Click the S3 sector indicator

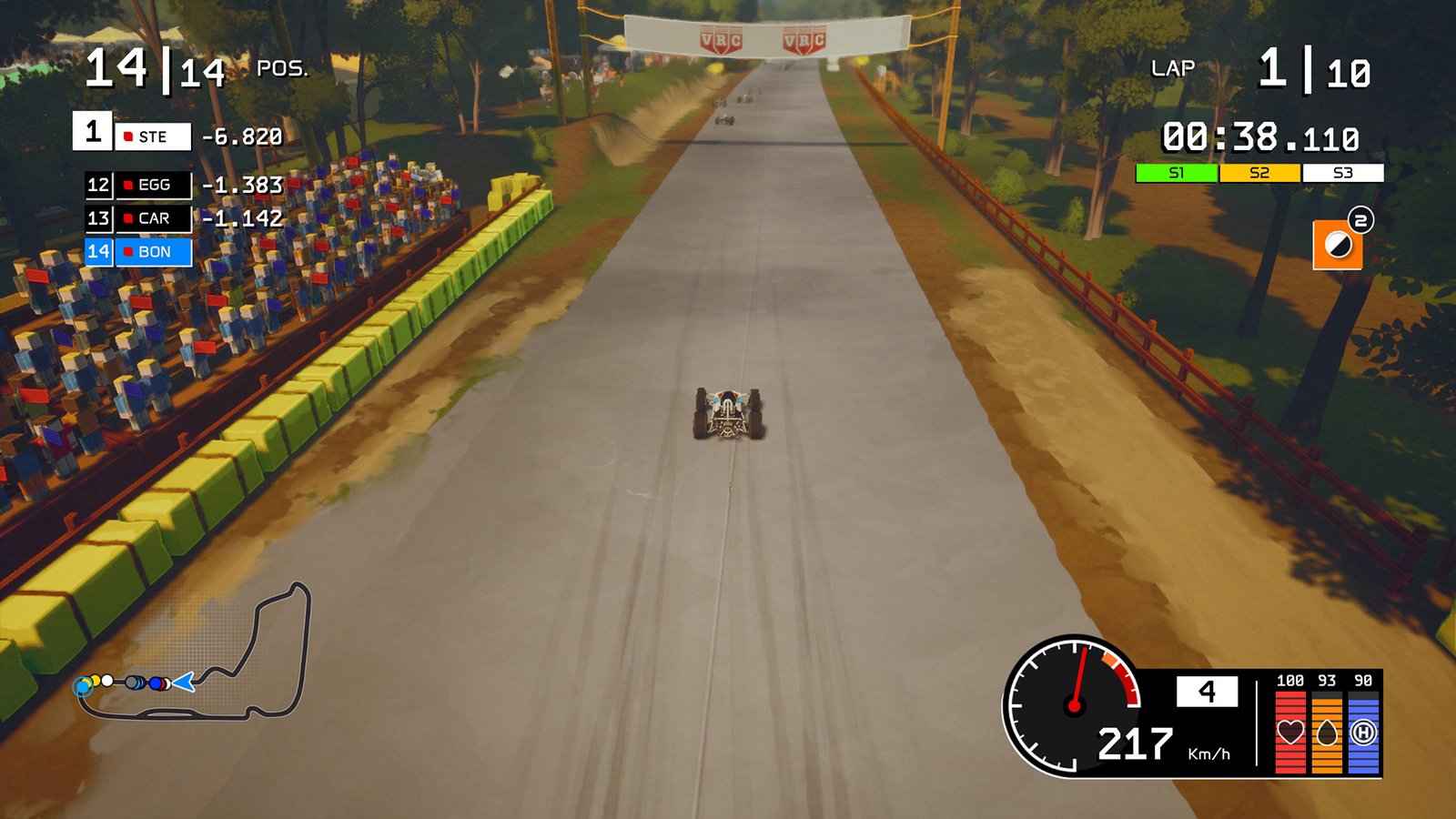[x=1342, y=173]
